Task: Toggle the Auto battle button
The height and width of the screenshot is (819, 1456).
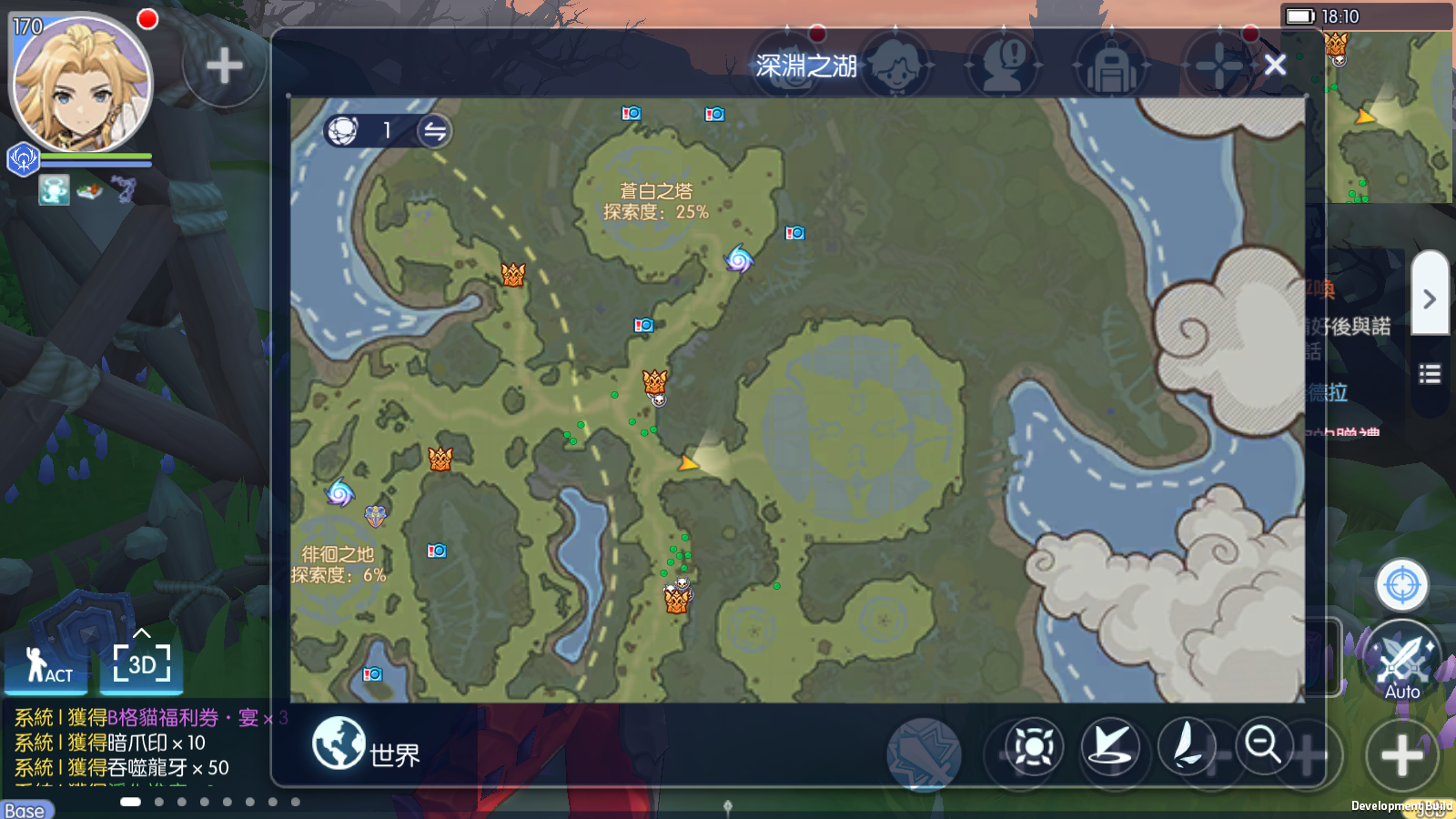Action: point(1401,662)
